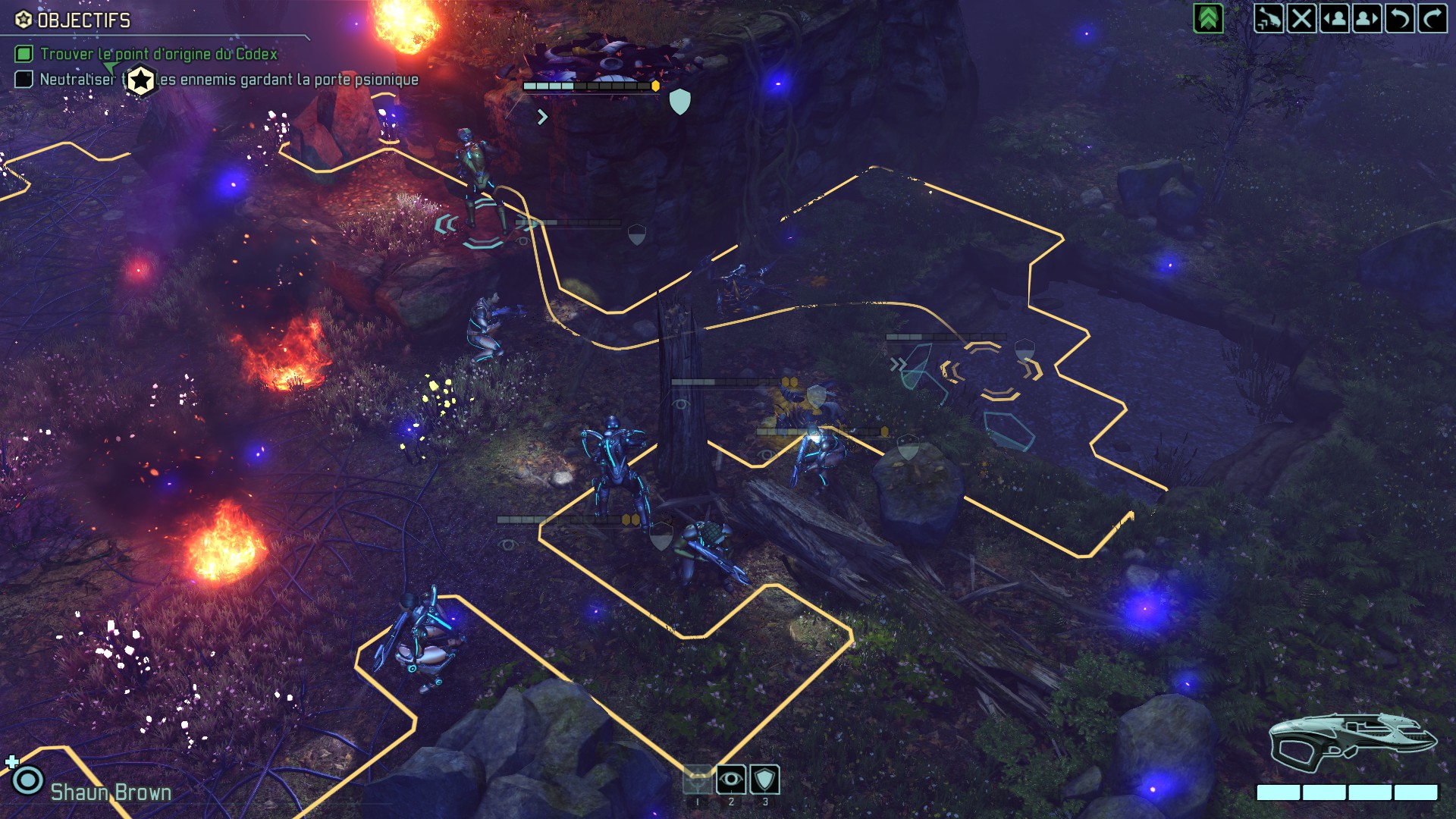Image resolution: width=1456 pixels, height=819 pixels.
Task: Click the psionic gate enemies objective
Action: (x=288, y=80)
